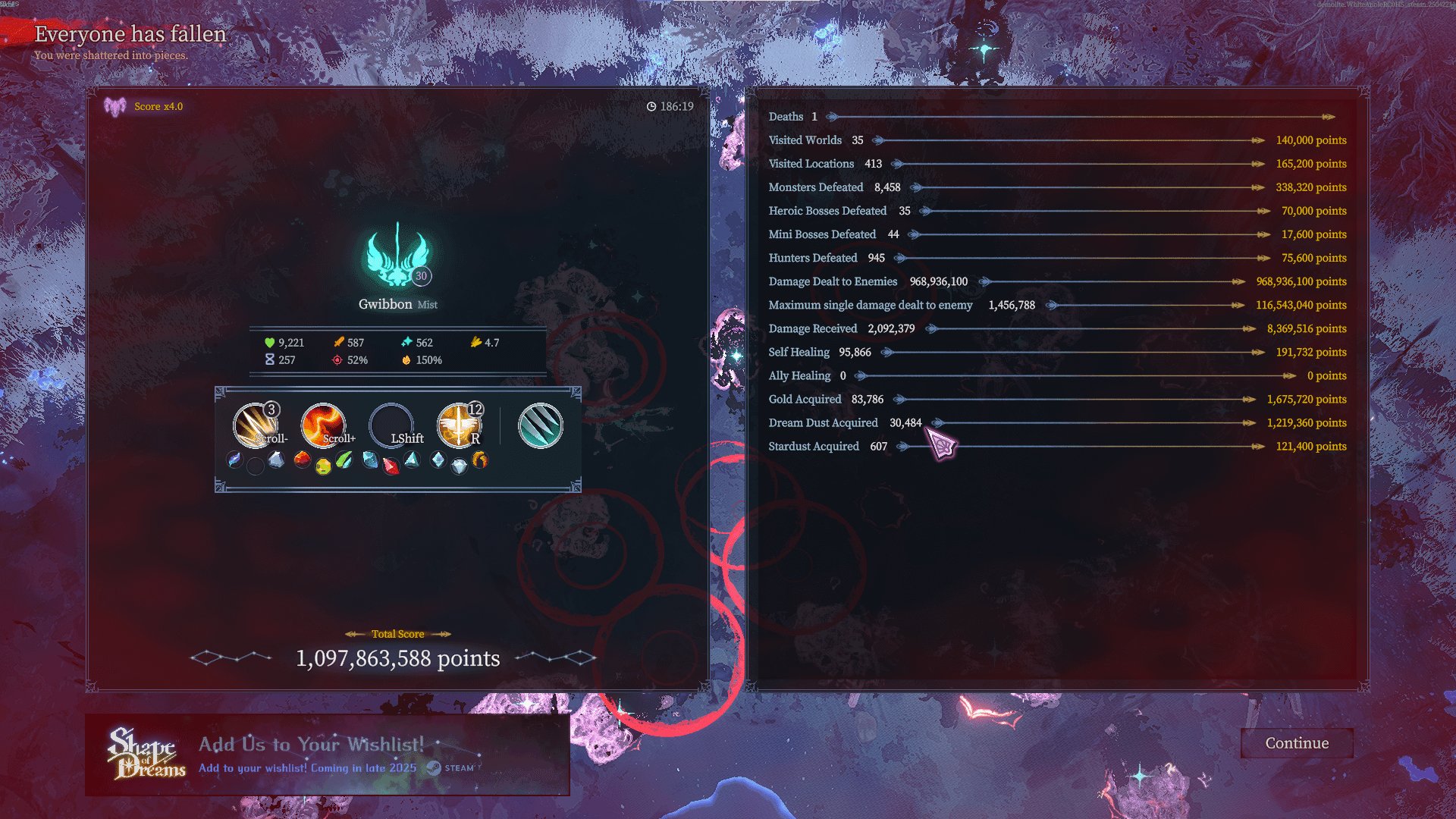Inspect the blue feather gem

pos(235,460)
